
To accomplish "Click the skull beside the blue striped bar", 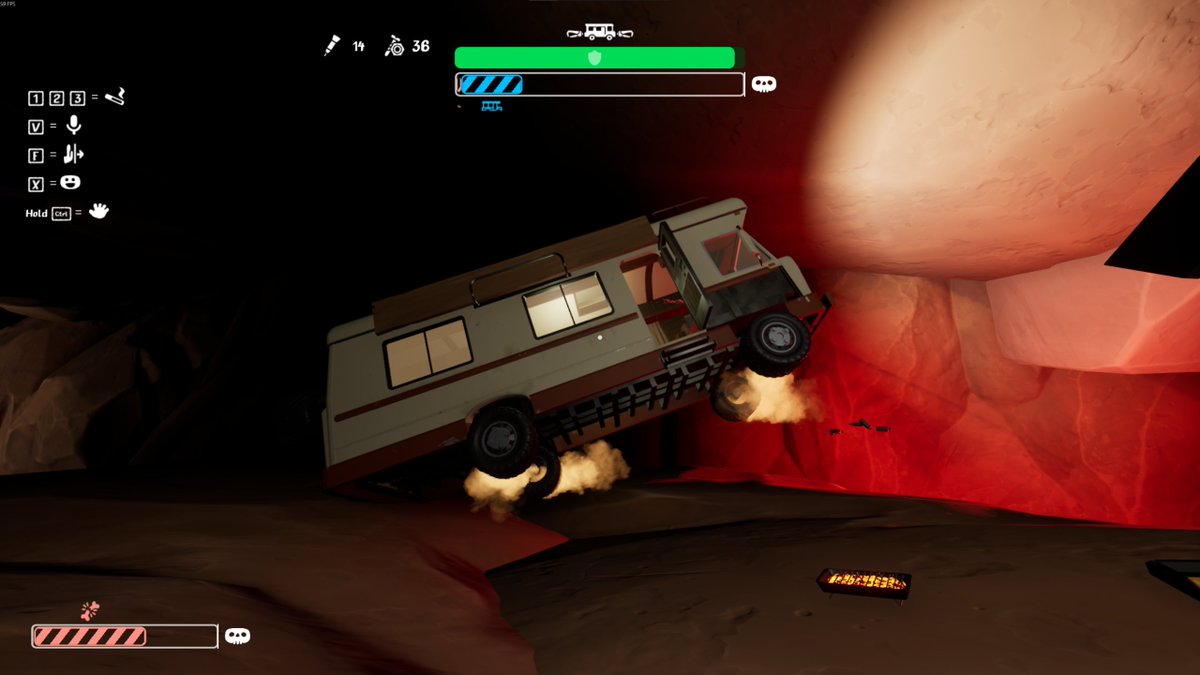I will 764,84.
